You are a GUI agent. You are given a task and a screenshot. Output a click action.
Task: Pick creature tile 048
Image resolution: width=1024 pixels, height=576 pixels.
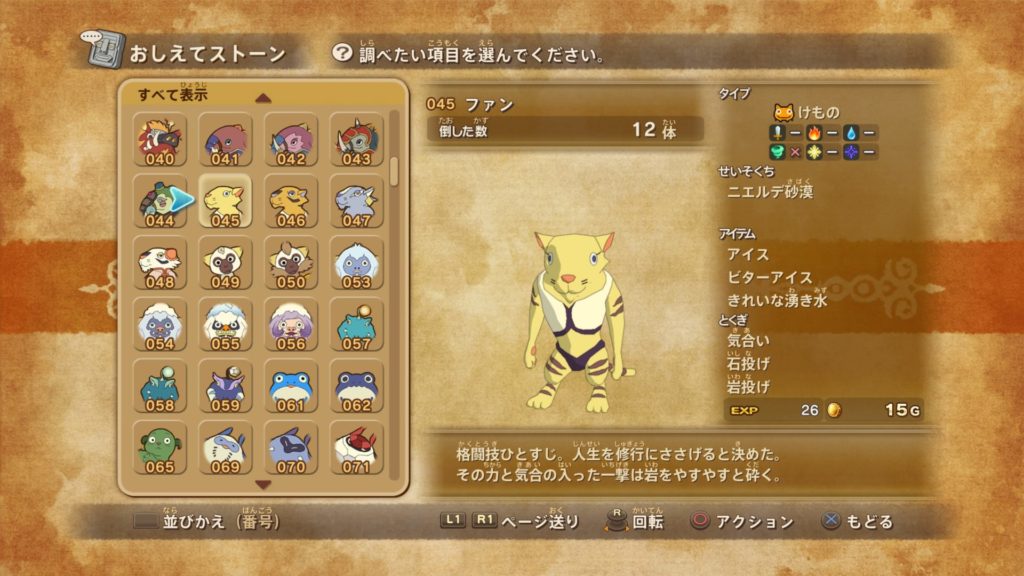pos(160,264)
